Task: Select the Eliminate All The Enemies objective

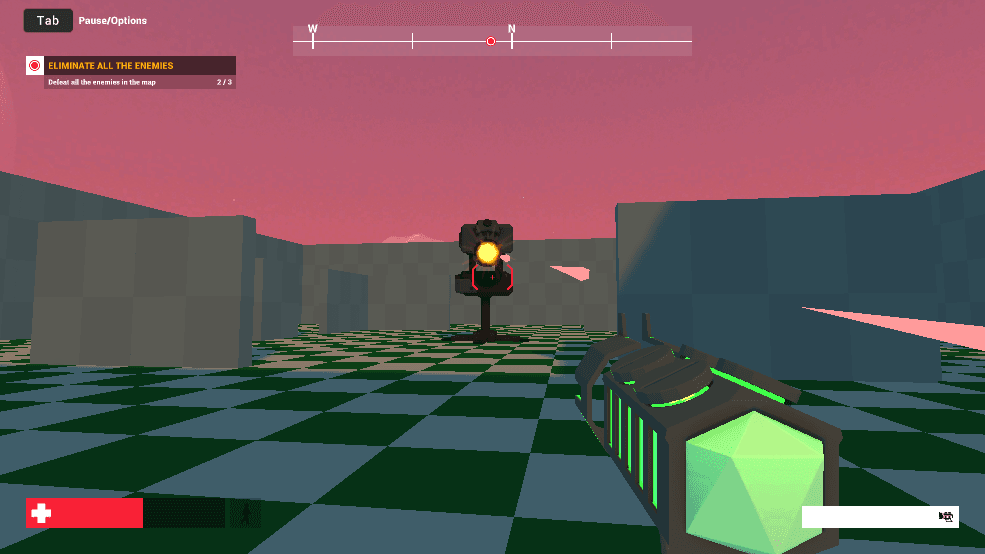Action: tap(110, 66)
